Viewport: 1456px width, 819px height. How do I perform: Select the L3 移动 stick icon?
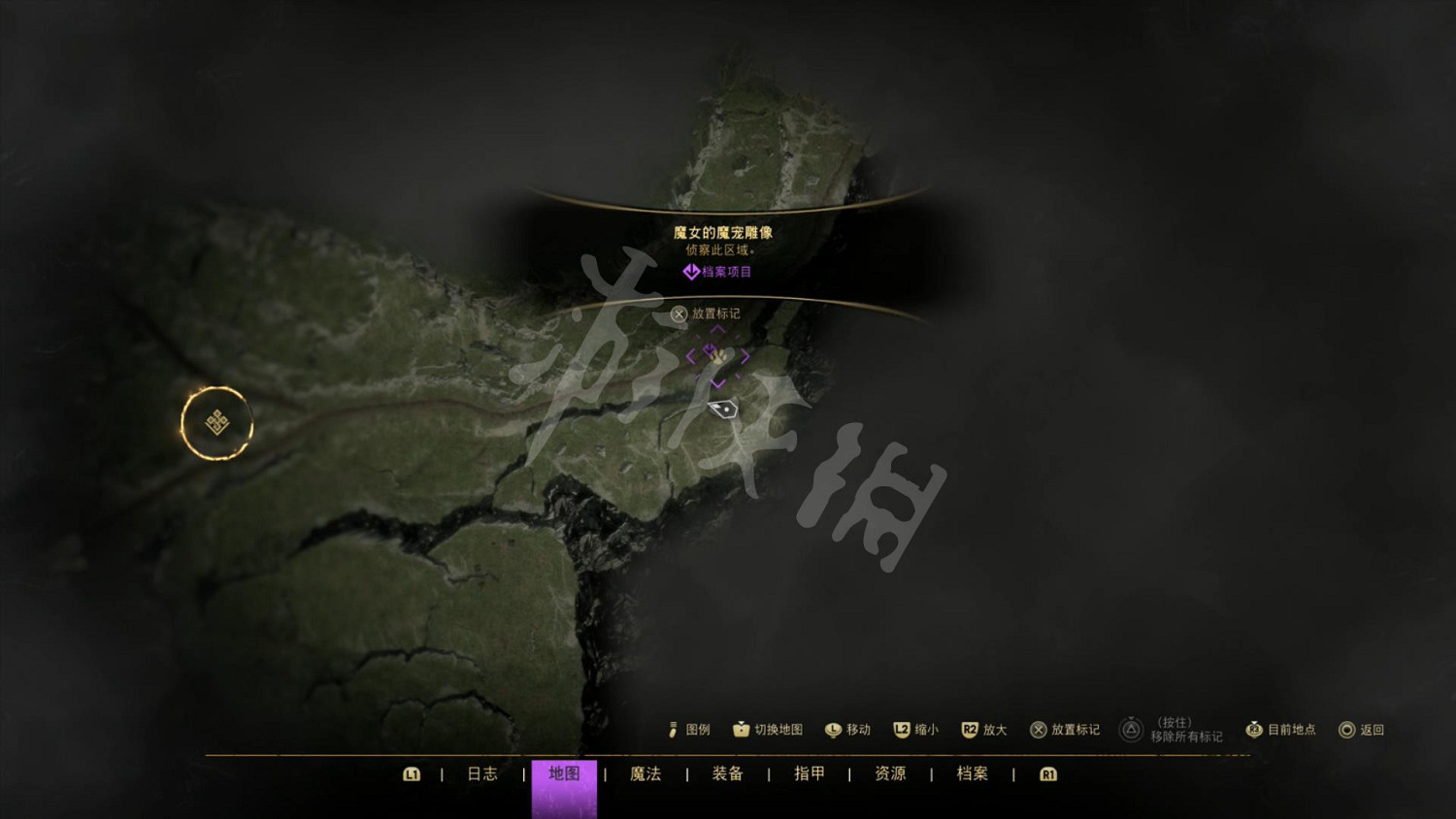pos(833,729)
